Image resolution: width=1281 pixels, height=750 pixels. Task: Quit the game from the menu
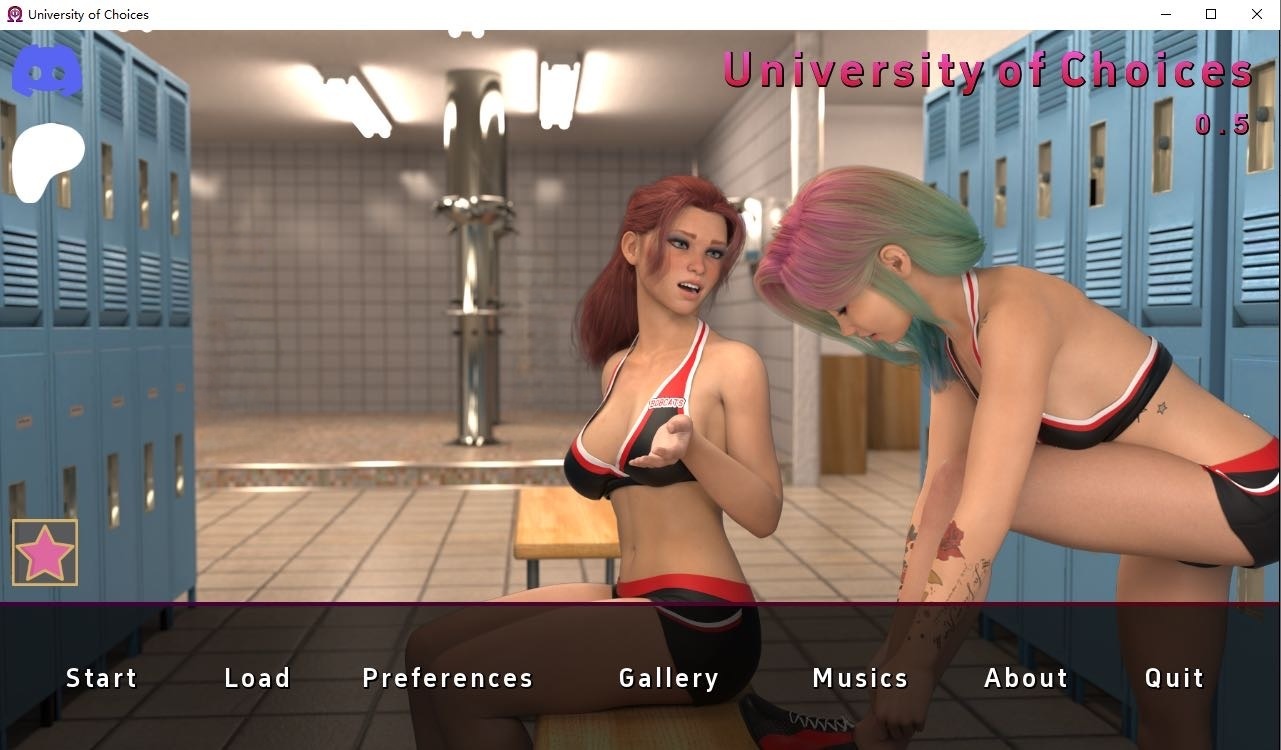[x=1174, y=678]
